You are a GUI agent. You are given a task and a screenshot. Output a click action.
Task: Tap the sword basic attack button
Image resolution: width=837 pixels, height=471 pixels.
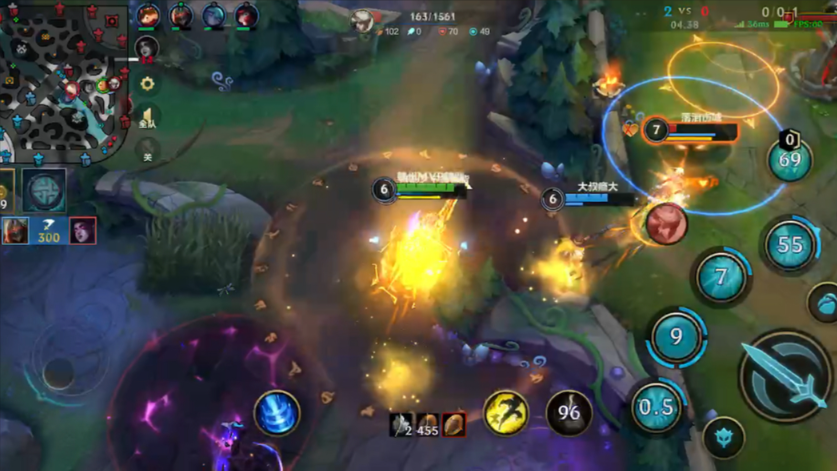785,377
